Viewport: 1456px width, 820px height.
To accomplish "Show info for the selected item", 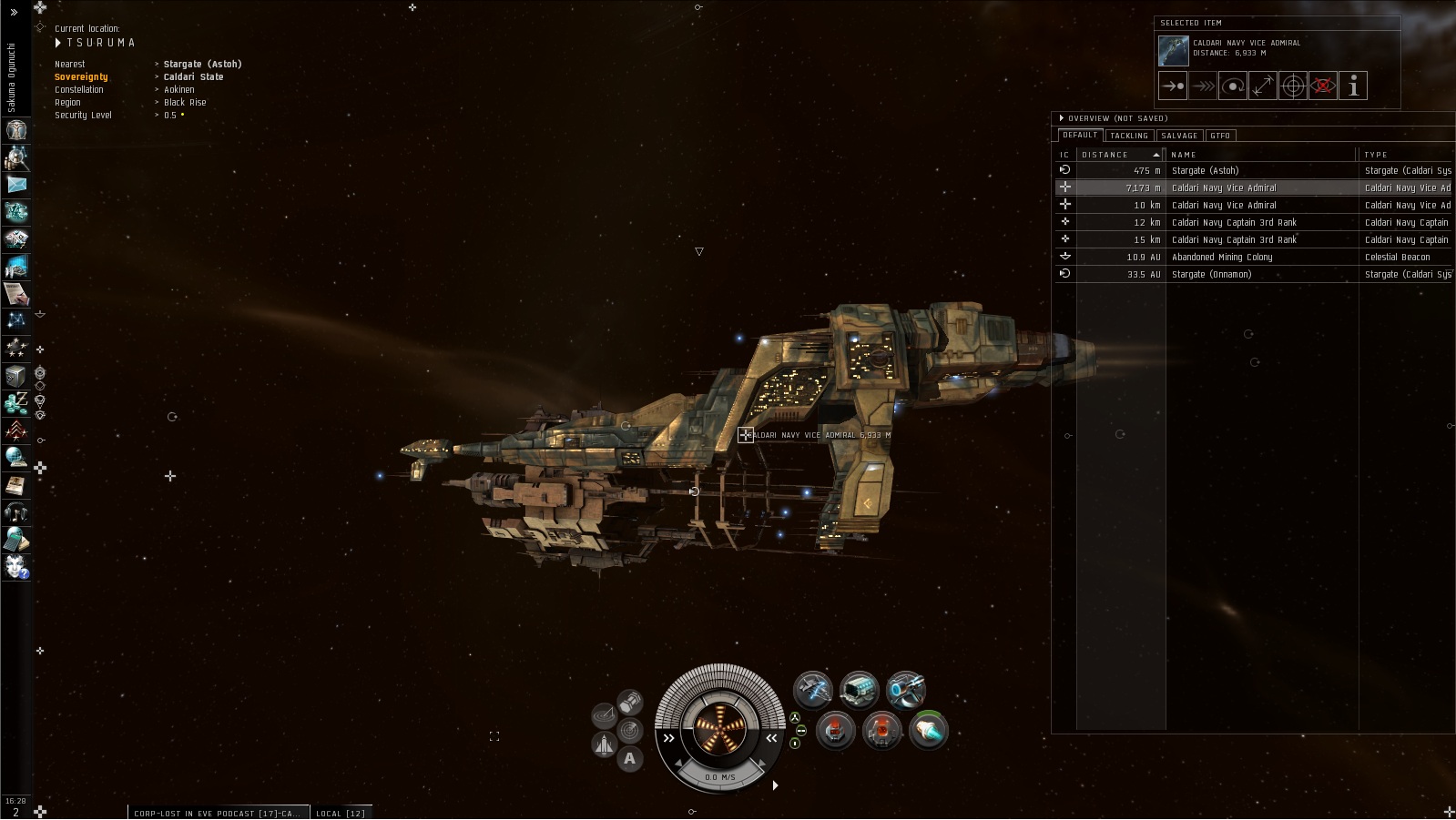I will coord(1353,86).
